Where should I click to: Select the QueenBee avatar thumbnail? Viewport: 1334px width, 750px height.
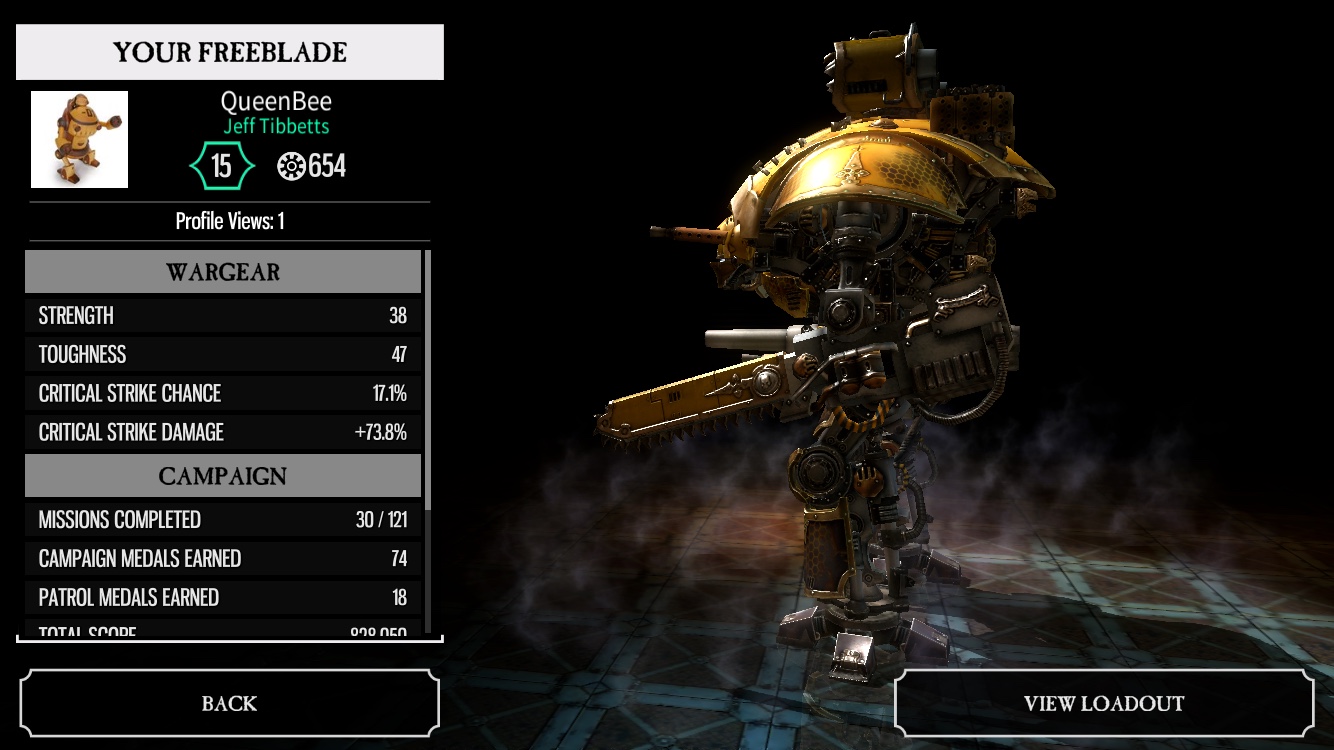pyautogui.click(x=79, y=139)
